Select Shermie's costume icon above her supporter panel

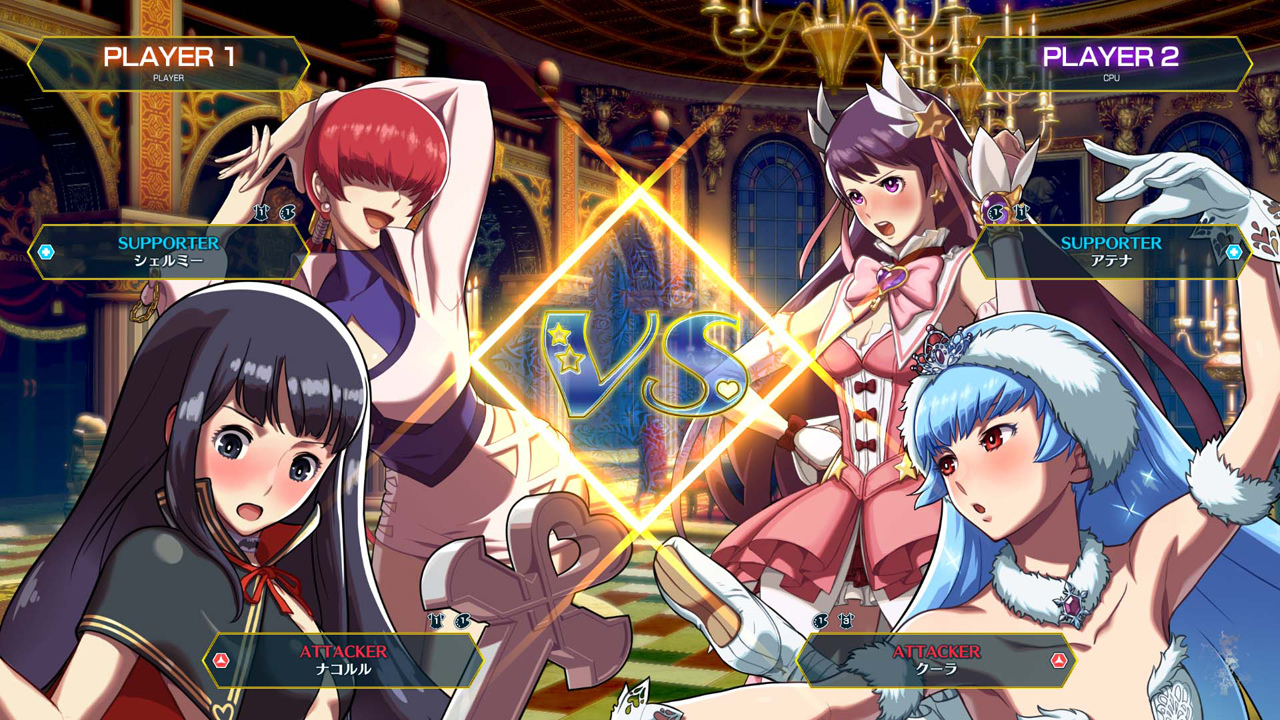tap(261, 212)
